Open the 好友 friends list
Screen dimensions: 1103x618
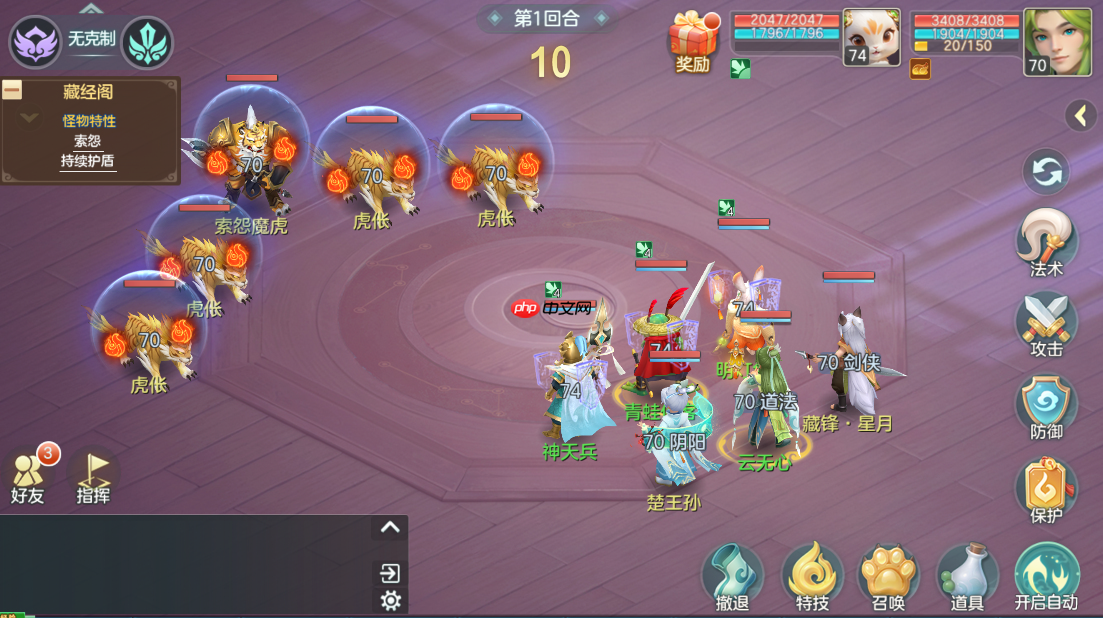tap(29, 475)
